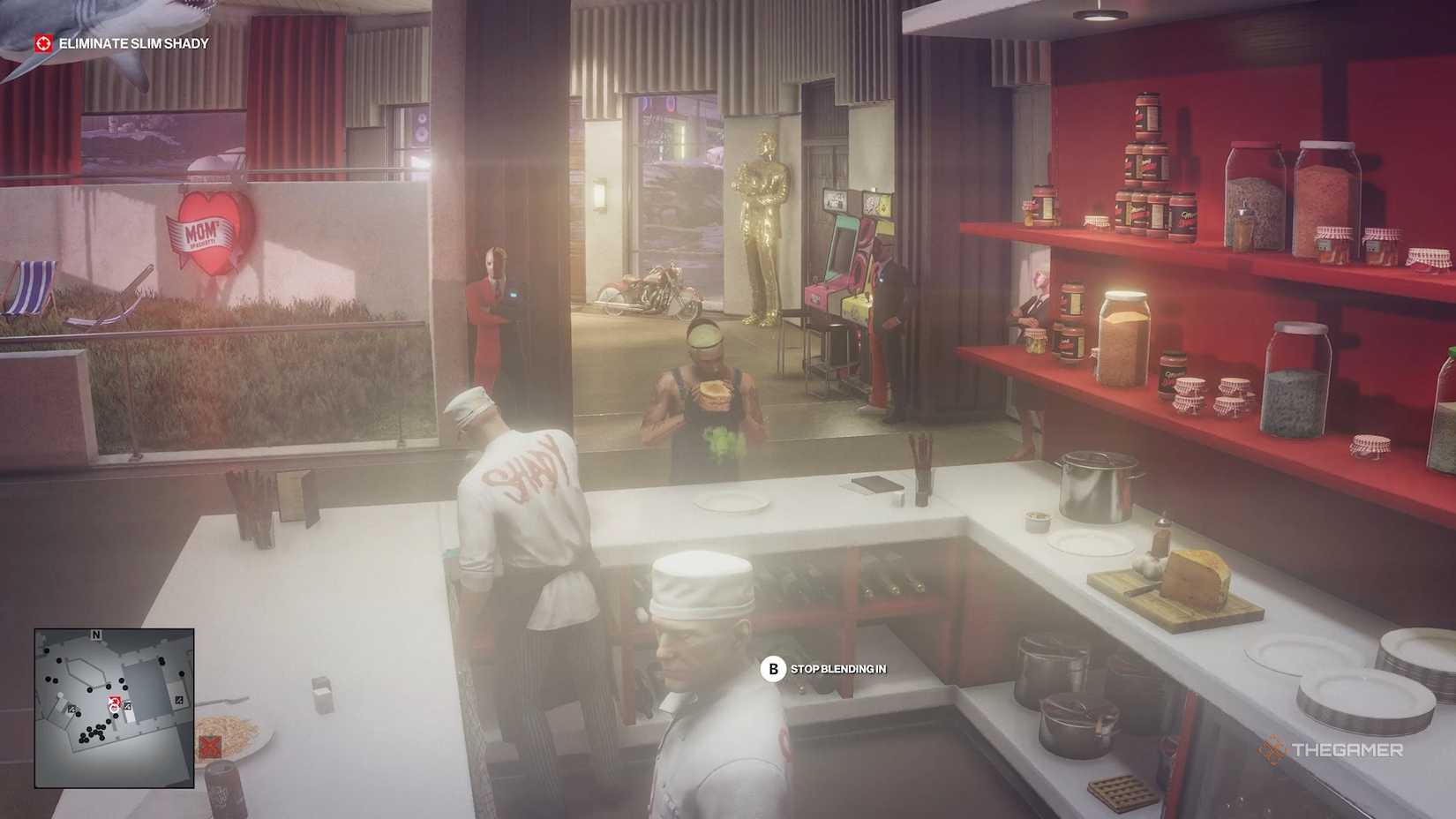The width and height of the screenshot is (1456, 819).
Task: Click the white player position circle on minimap
Action: [x=114, y=709]
